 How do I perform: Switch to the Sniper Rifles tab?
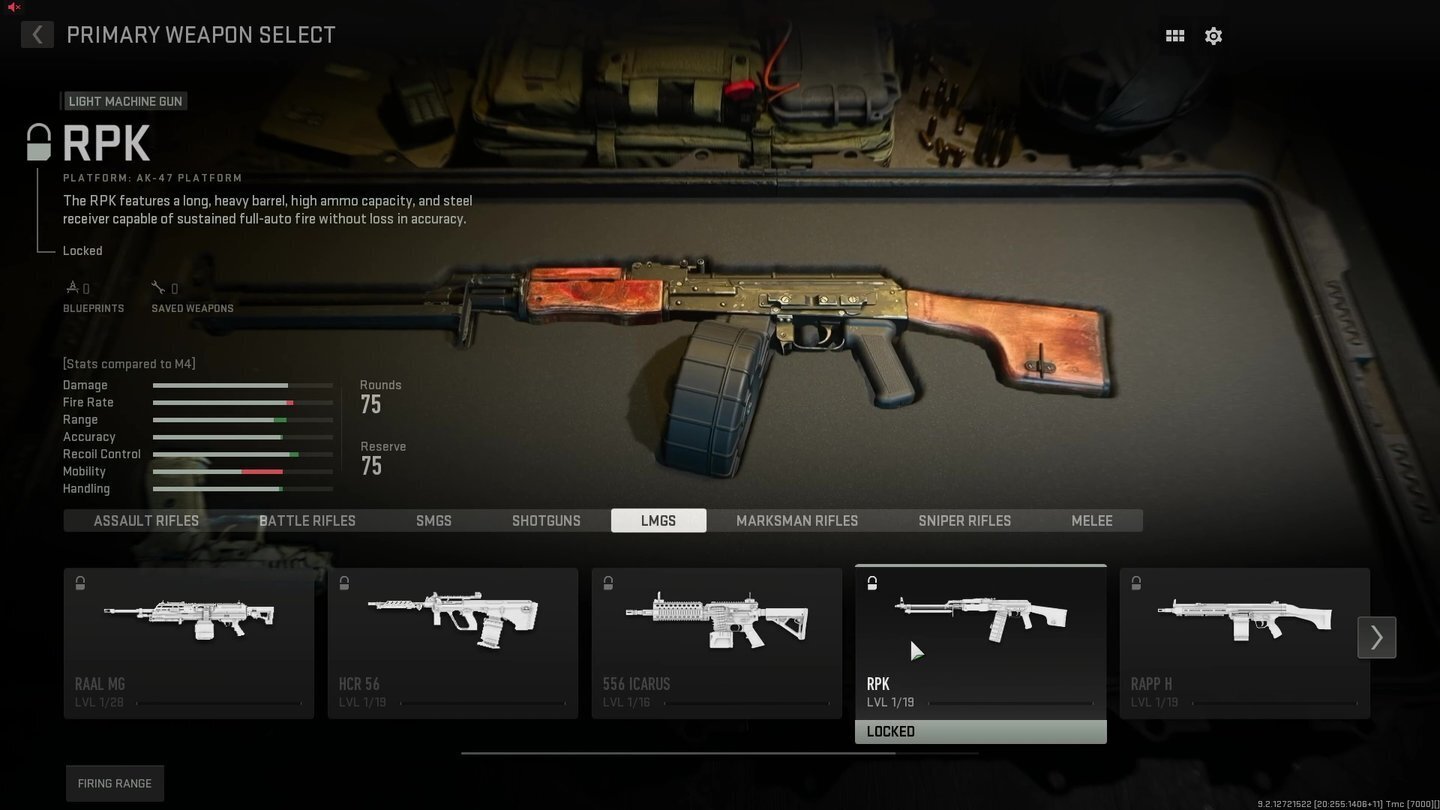click(x=964, y=520)
